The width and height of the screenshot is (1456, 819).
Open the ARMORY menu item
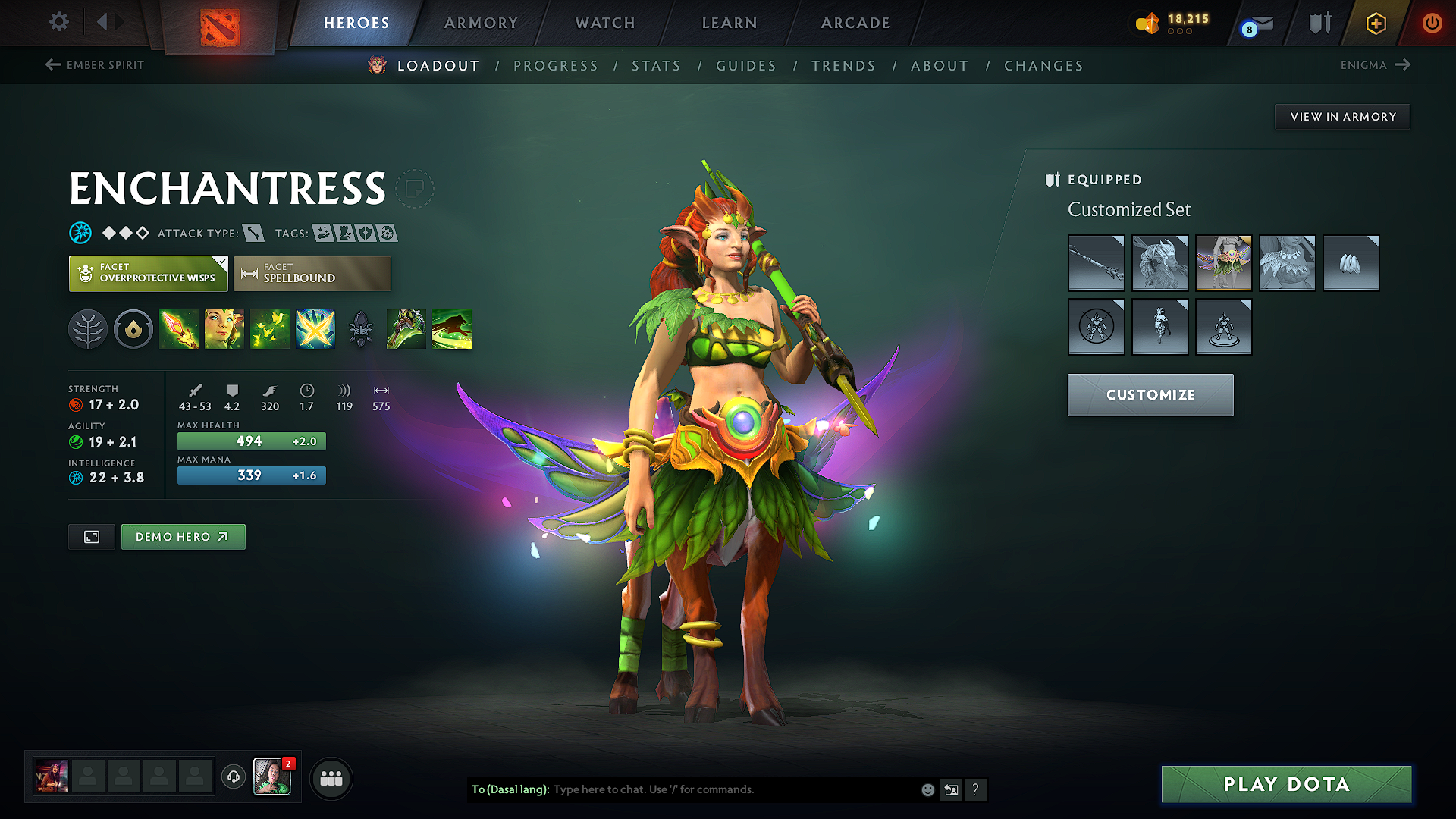tap(481, 23)
